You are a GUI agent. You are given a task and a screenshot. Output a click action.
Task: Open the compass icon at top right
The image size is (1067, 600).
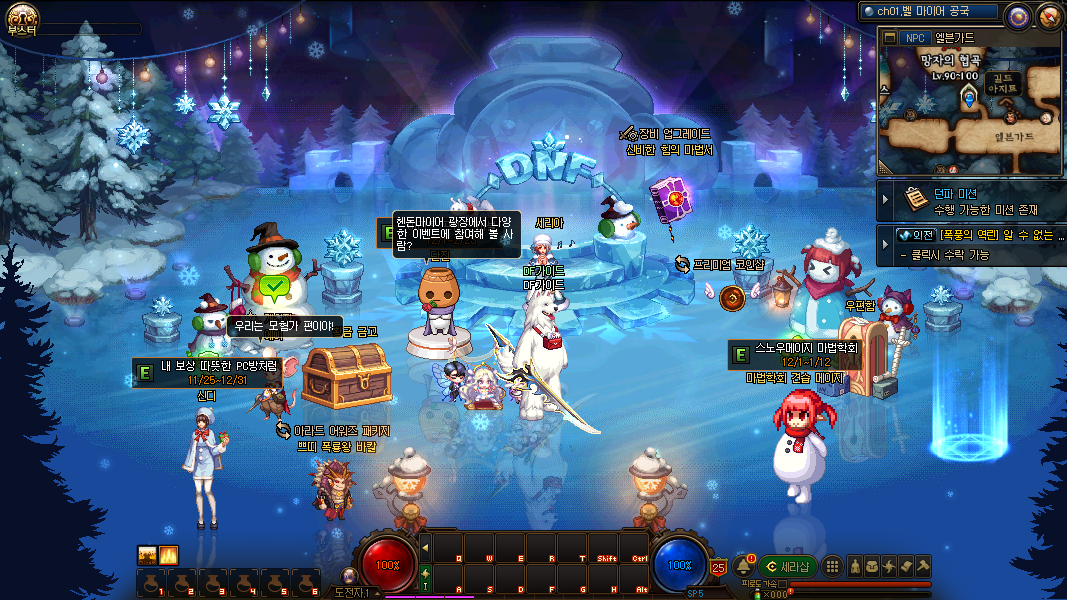point(1049,15)
